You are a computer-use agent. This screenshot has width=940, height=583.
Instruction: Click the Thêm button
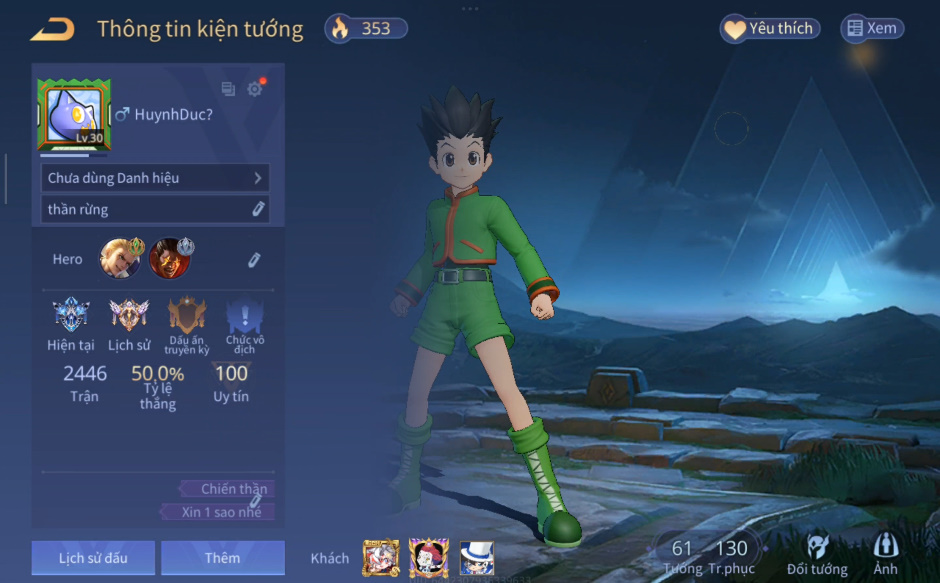222,558
